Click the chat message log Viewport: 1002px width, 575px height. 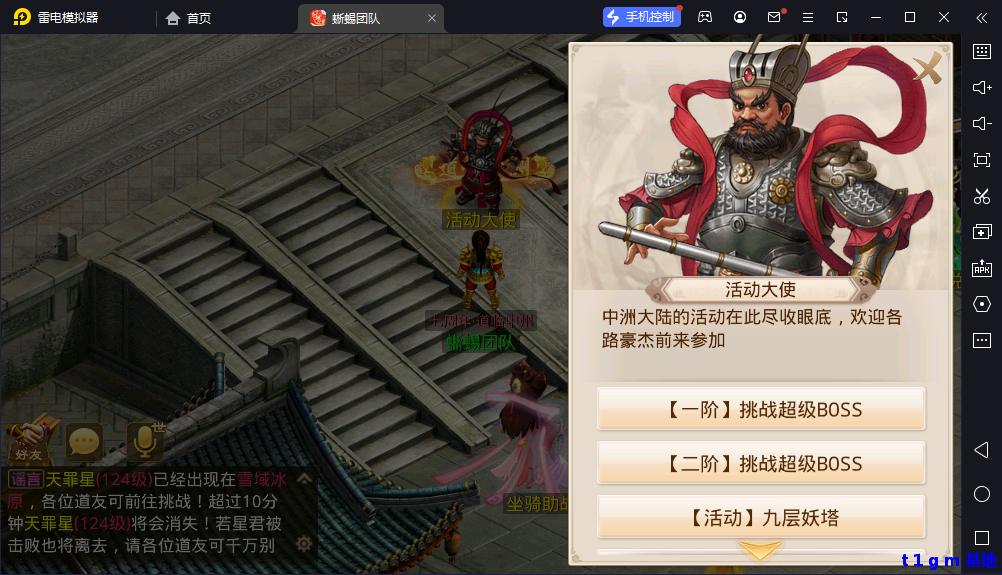150,512
